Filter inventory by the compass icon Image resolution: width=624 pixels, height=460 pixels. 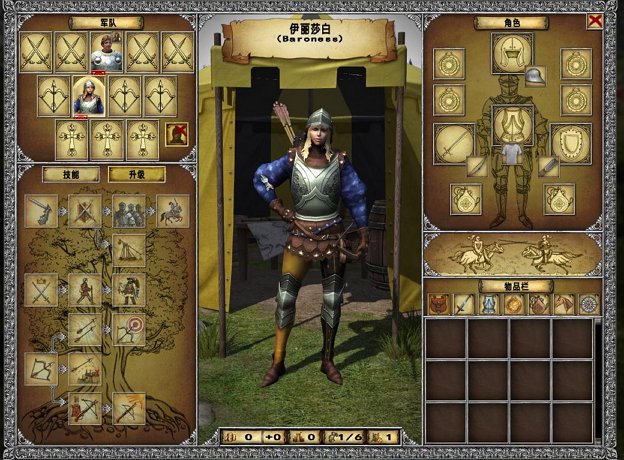(x=589, y=304)
